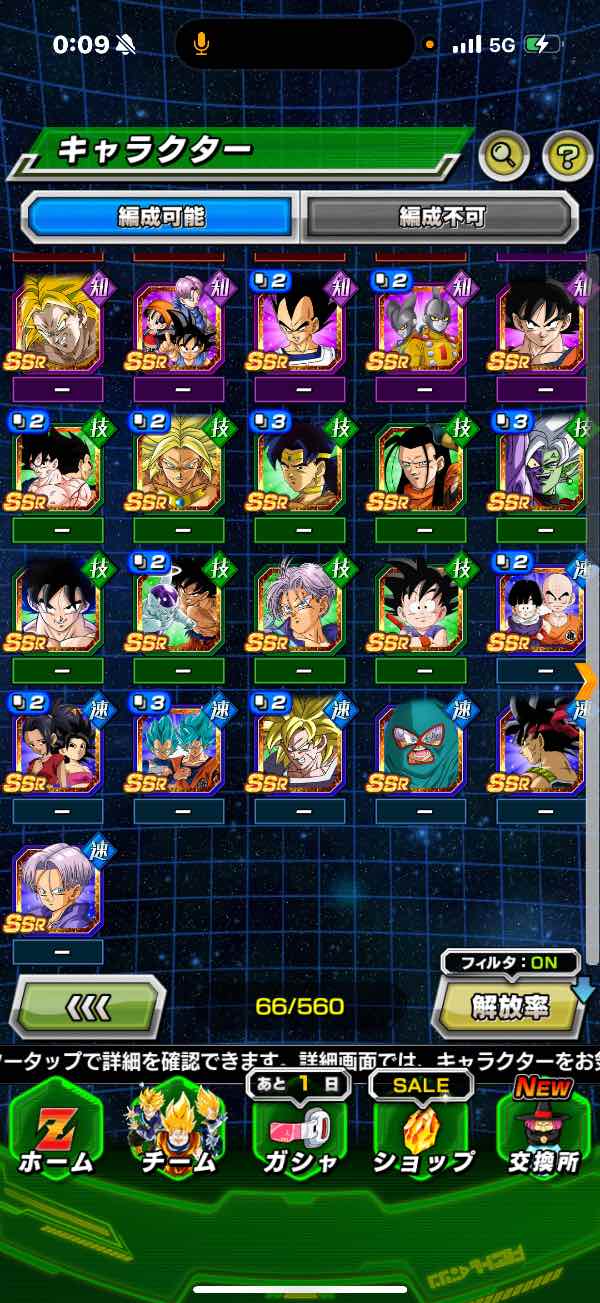The image size is (600, 1303).
Task: Switch to the 編成不可 tab
Action: [440, 216]
